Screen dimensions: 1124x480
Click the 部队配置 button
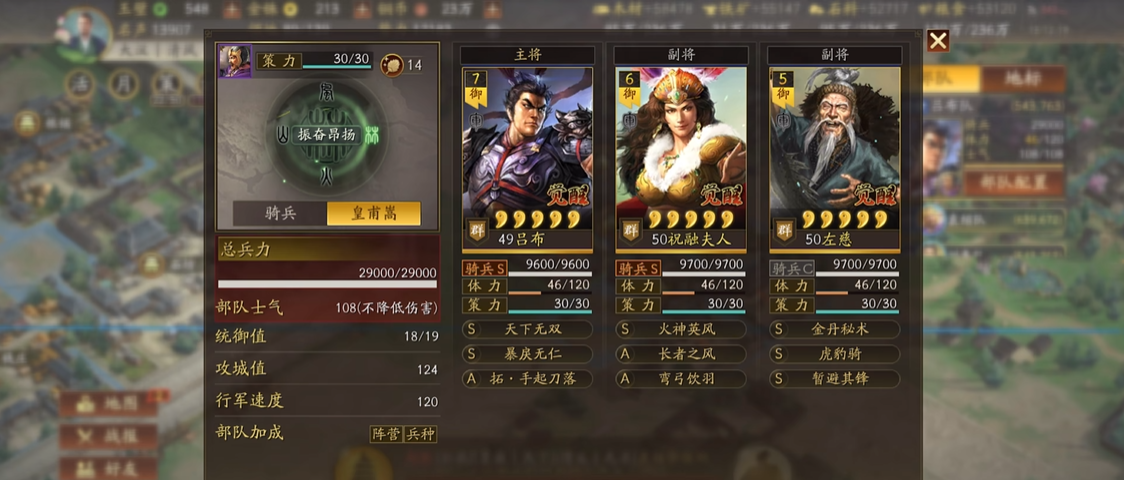[x=1013, y=183]
